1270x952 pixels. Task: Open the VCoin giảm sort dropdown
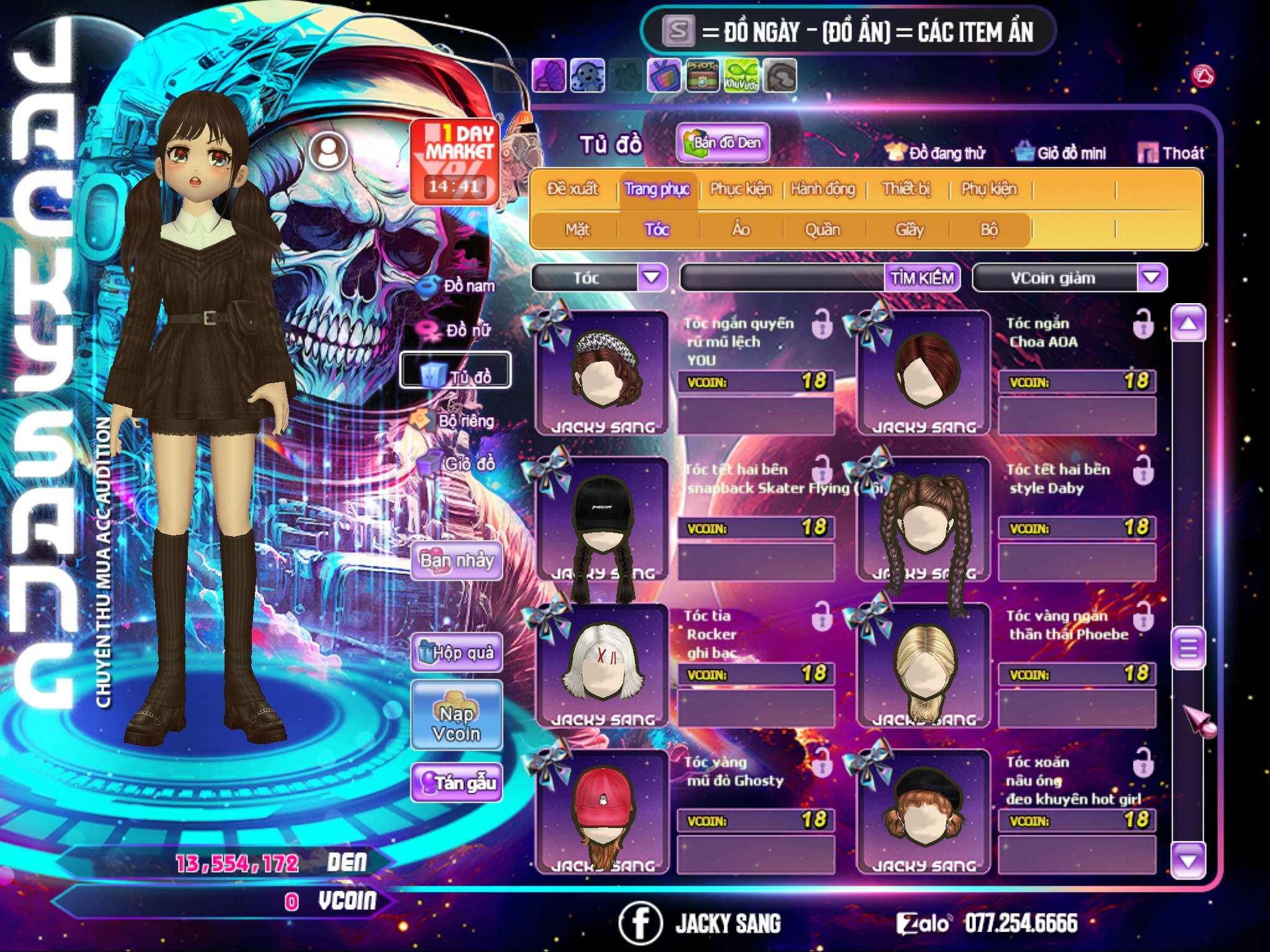pos(1151,278)
